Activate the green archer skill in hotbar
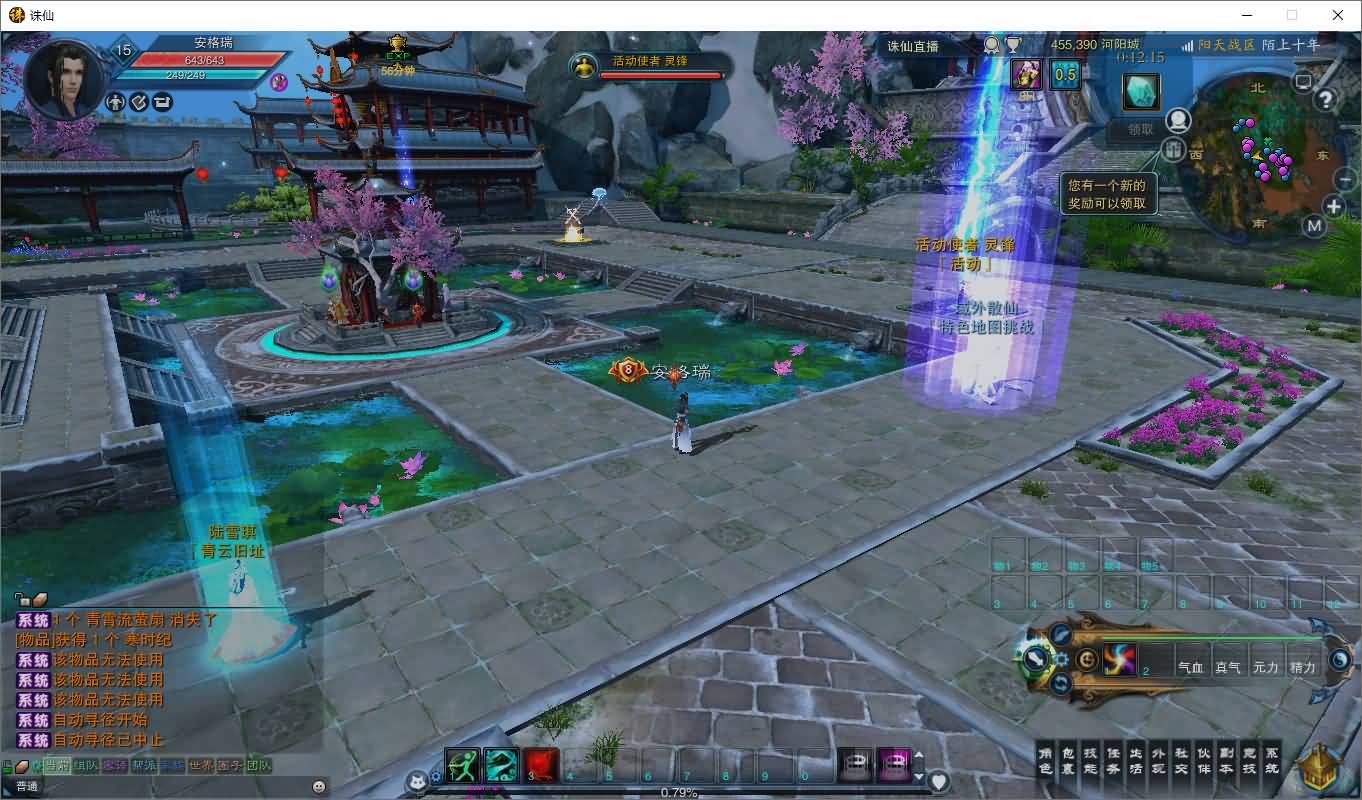 (x=462, y=765)
